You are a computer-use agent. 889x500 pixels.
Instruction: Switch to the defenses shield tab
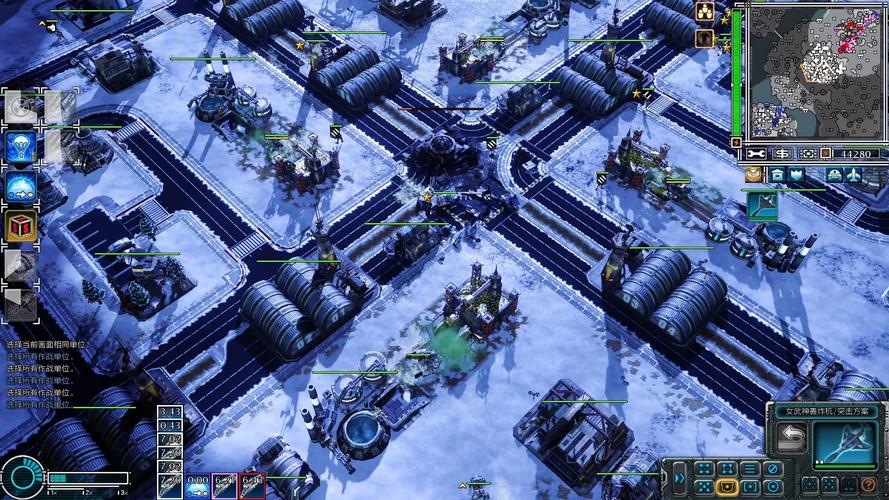tap(796, 175)
